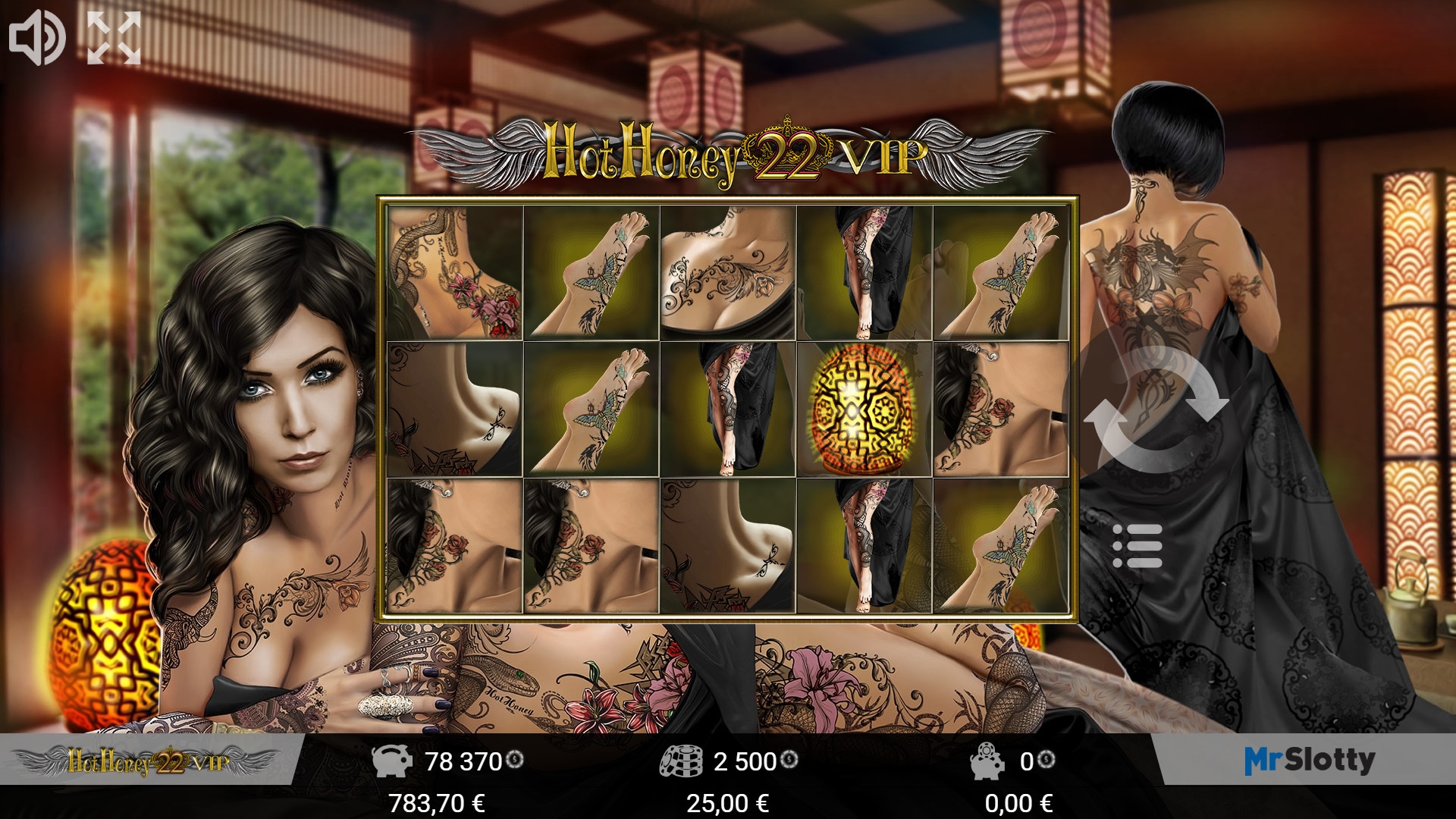Toggle the sound speaker icon

(37, 38)
